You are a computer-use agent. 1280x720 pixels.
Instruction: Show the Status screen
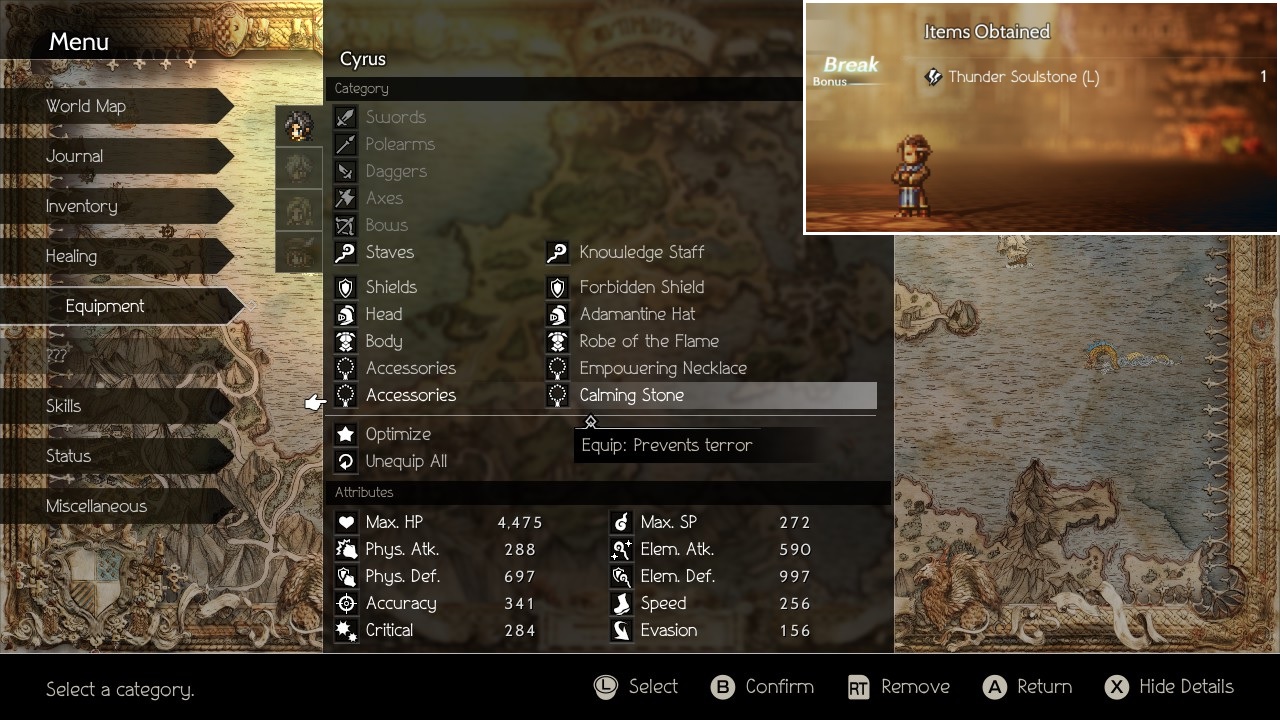click(x=69, y=456)
